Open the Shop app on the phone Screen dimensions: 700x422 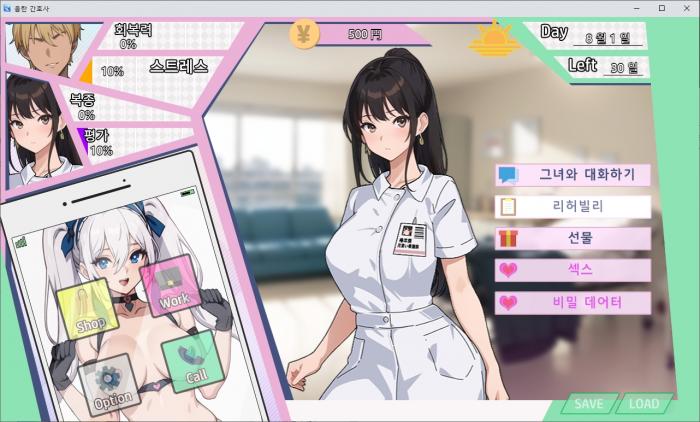pyautogui.click(x=89, y=310)
